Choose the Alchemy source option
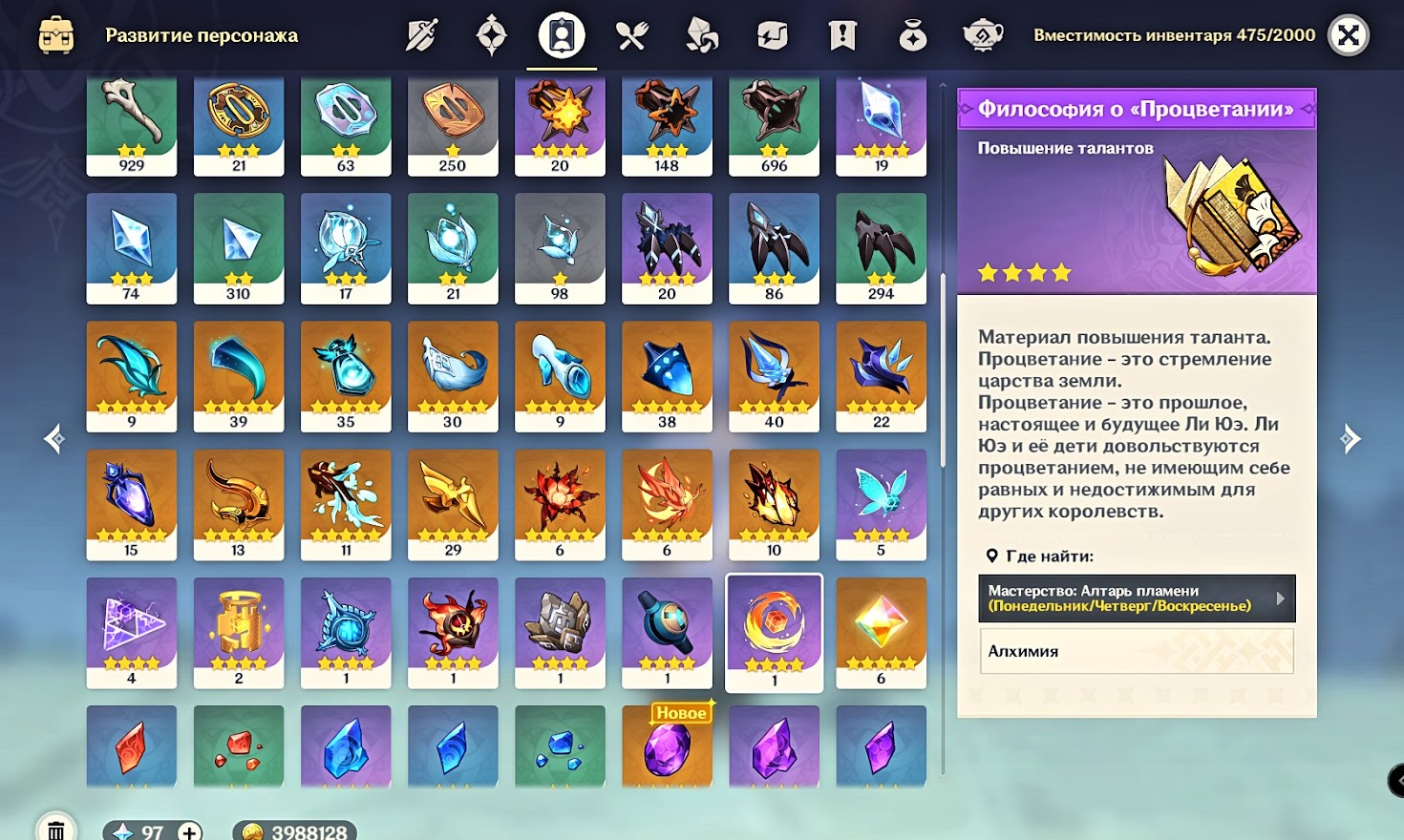 click(1137, 651)
